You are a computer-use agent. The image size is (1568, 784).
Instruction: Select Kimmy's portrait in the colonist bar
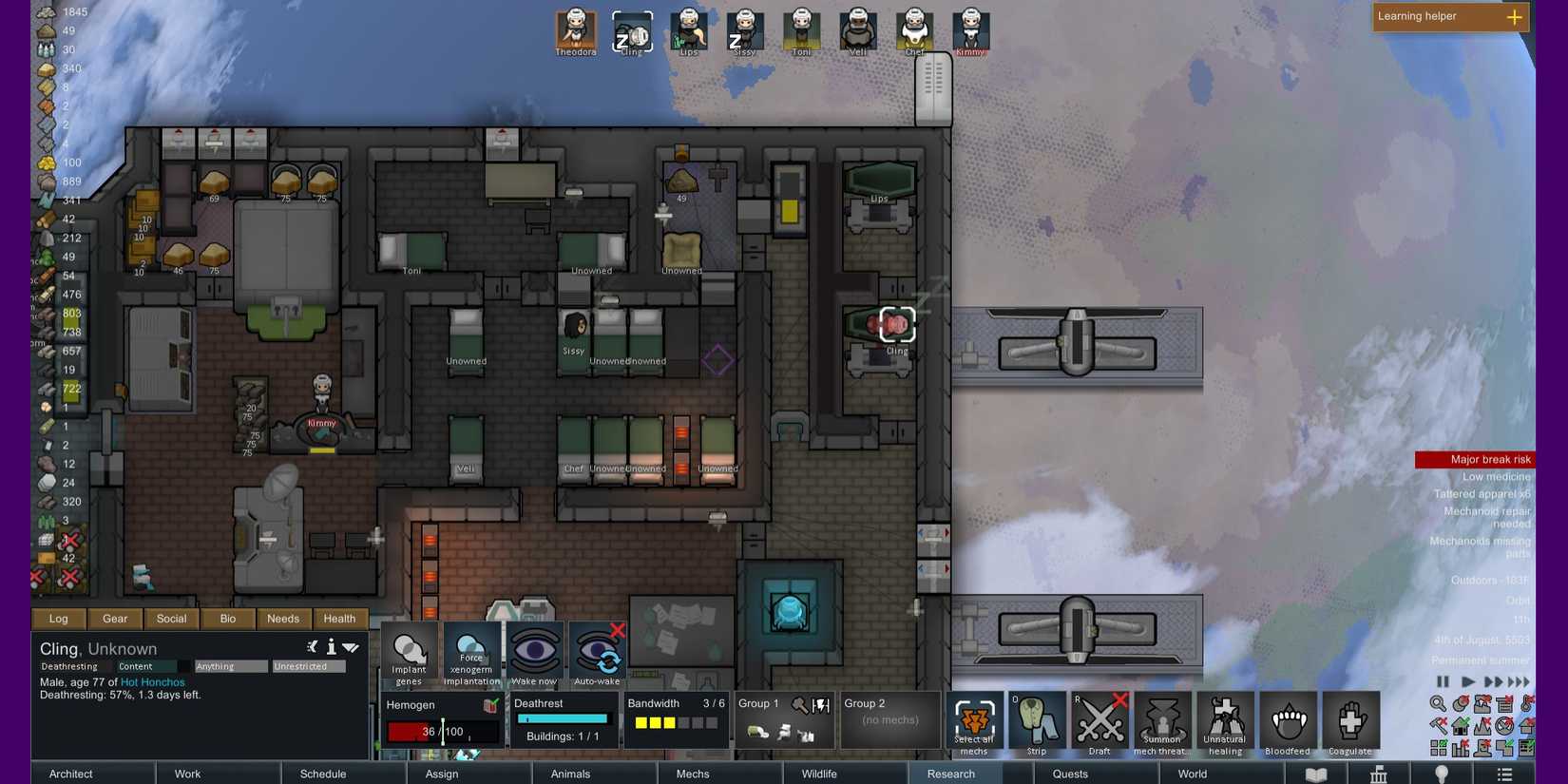coord(969,31)
